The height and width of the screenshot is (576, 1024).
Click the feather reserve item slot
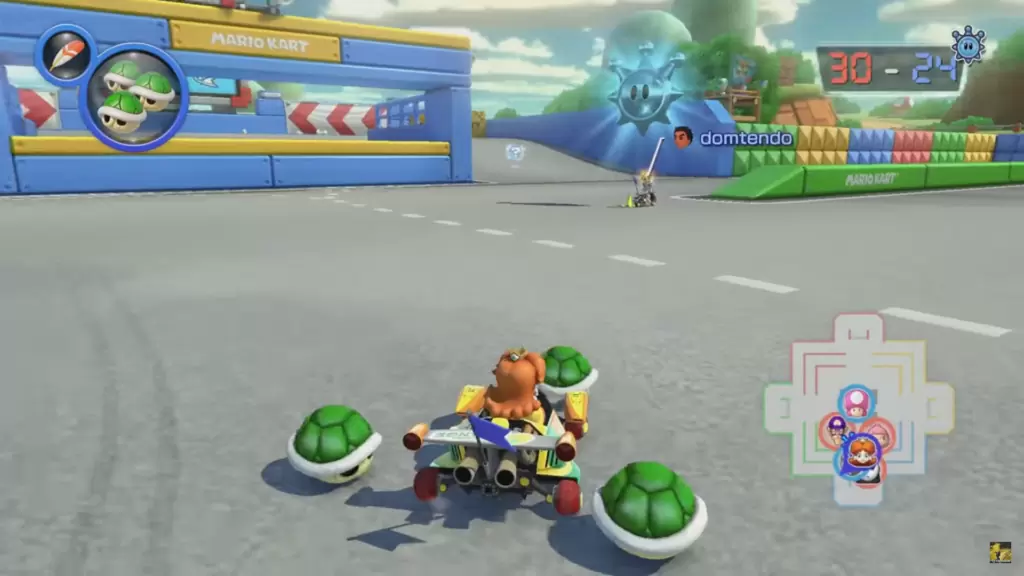point(65,54)
